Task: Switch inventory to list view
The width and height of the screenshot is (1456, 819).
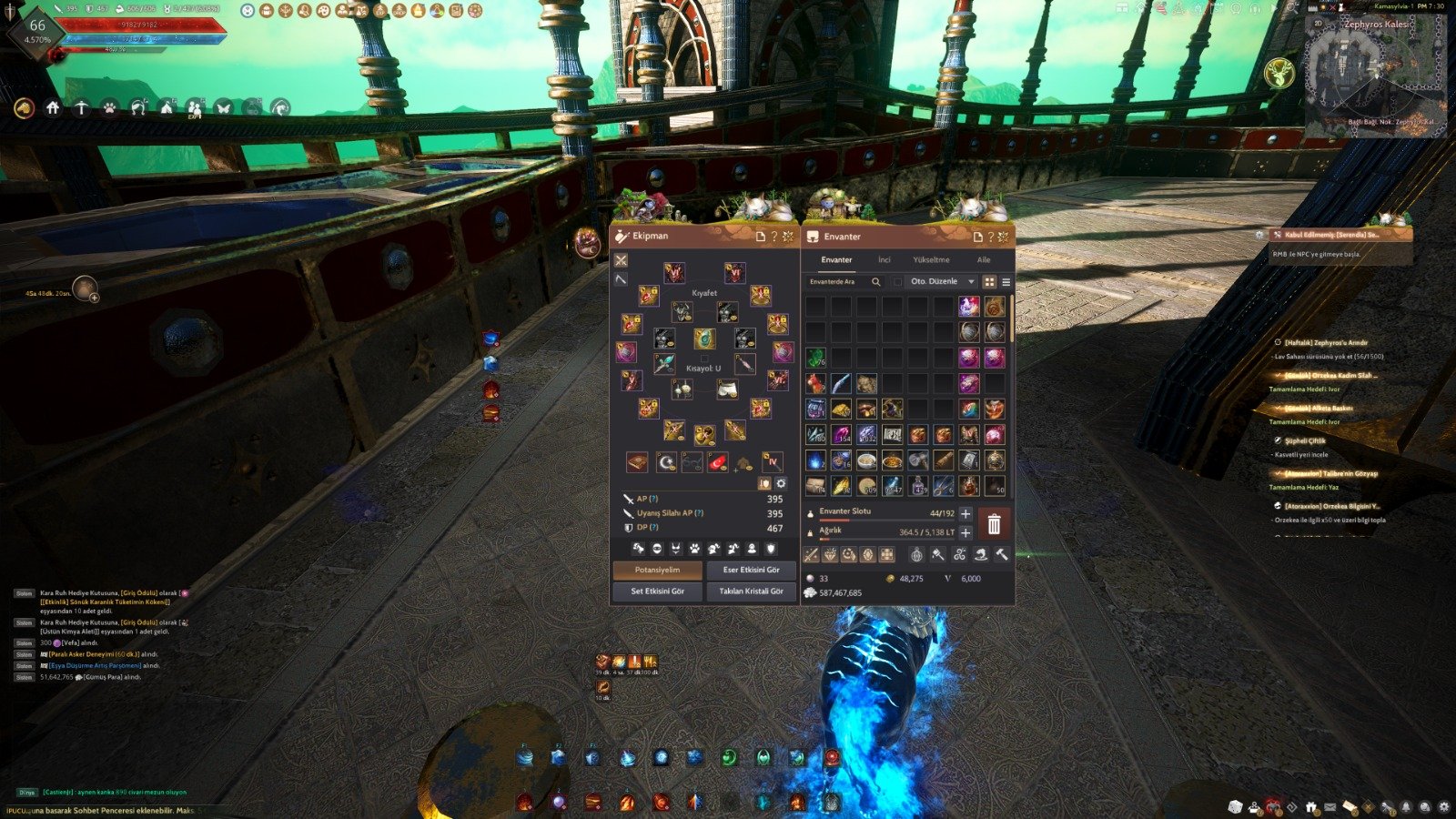Action: click(x=1006, y=282)
